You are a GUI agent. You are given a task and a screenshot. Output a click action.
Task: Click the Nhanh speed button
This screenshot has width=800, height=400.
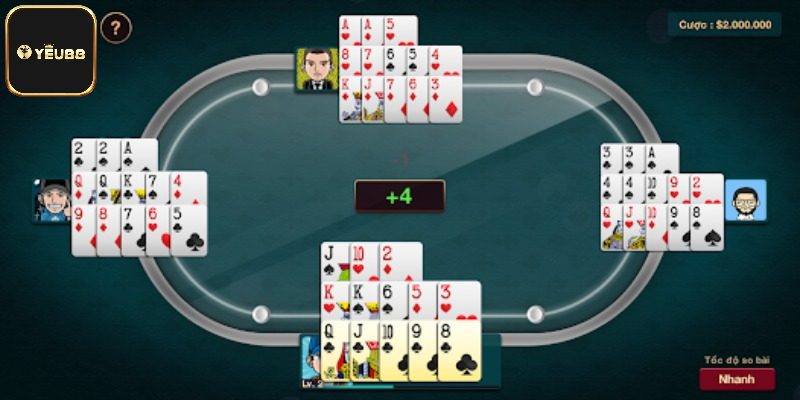pos(737,379)
